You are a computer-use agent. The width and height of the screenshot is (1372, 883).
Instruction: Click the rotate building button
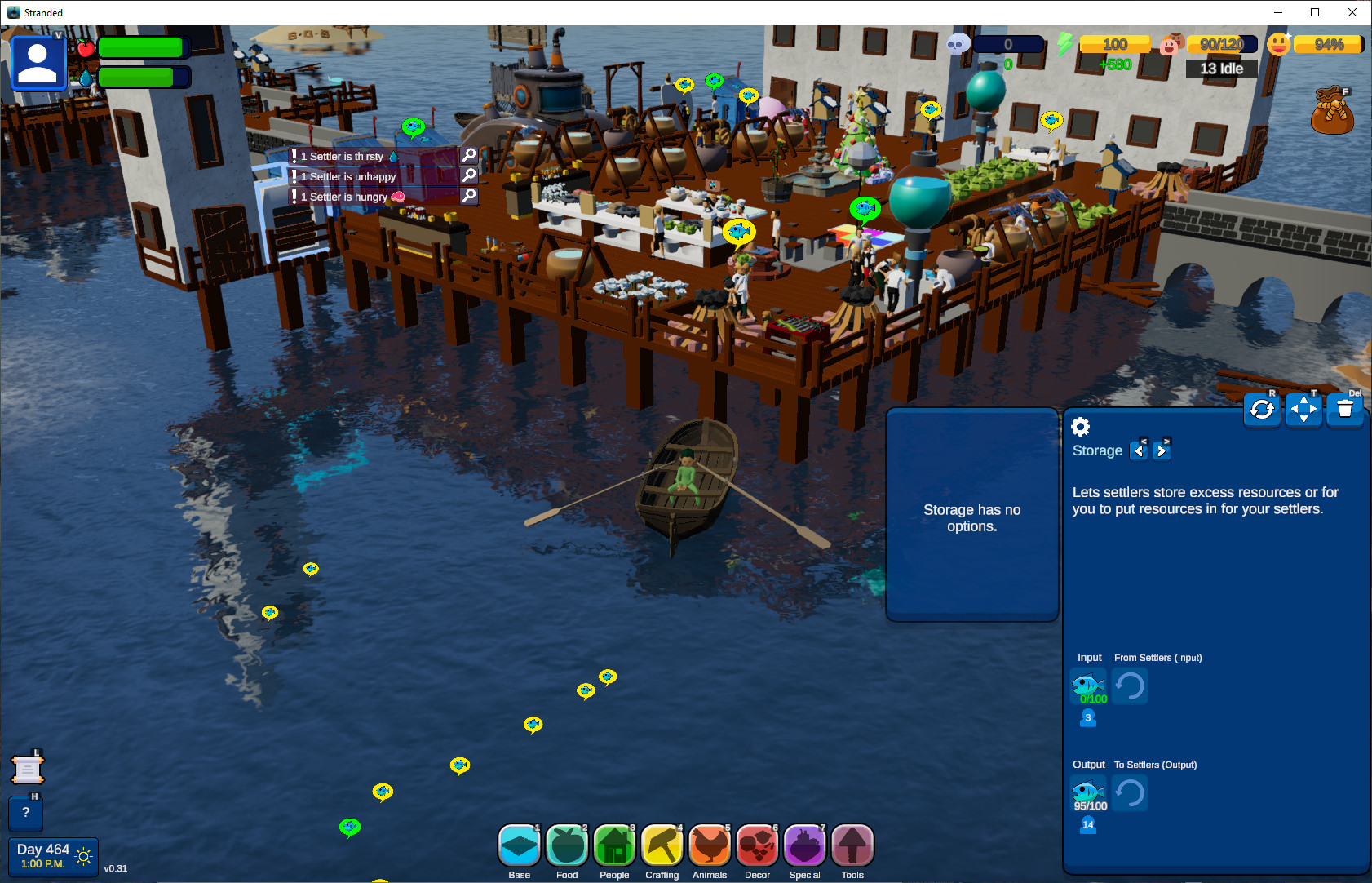click(x=1262, y=410)
